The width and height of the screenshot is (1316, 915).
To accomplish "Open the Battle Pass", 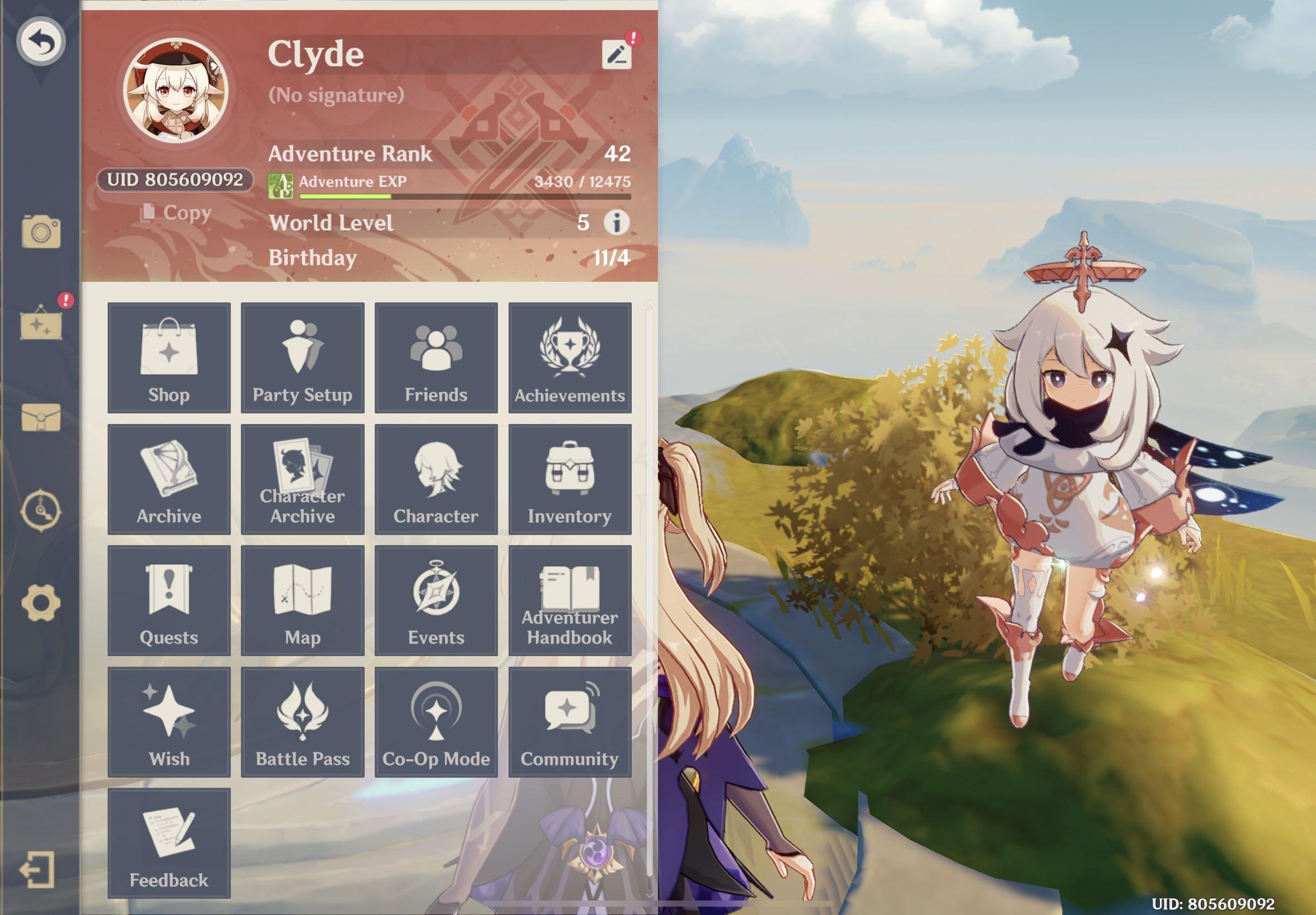I will coord(302,722).
